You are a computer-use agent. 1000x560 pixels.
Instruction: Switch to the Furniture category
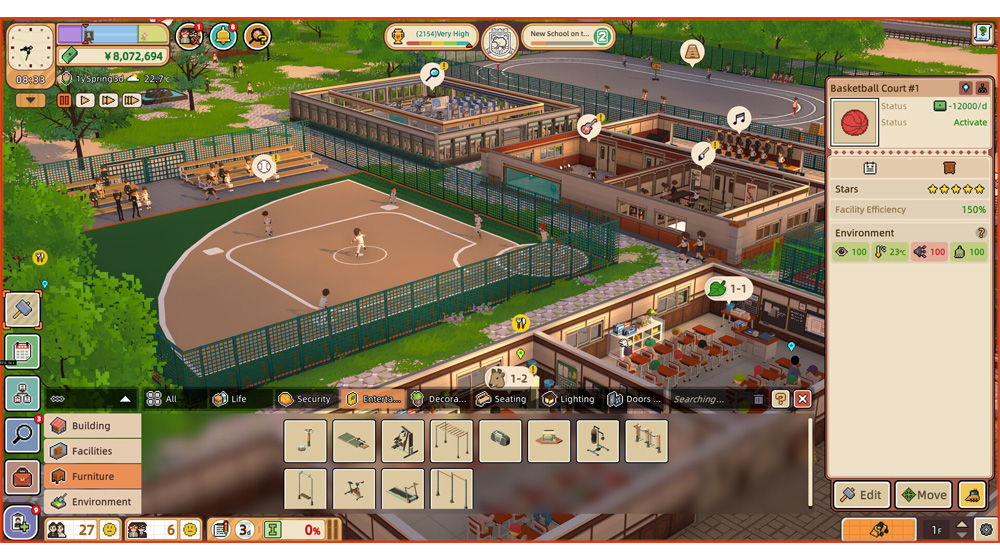coord(91,476)
